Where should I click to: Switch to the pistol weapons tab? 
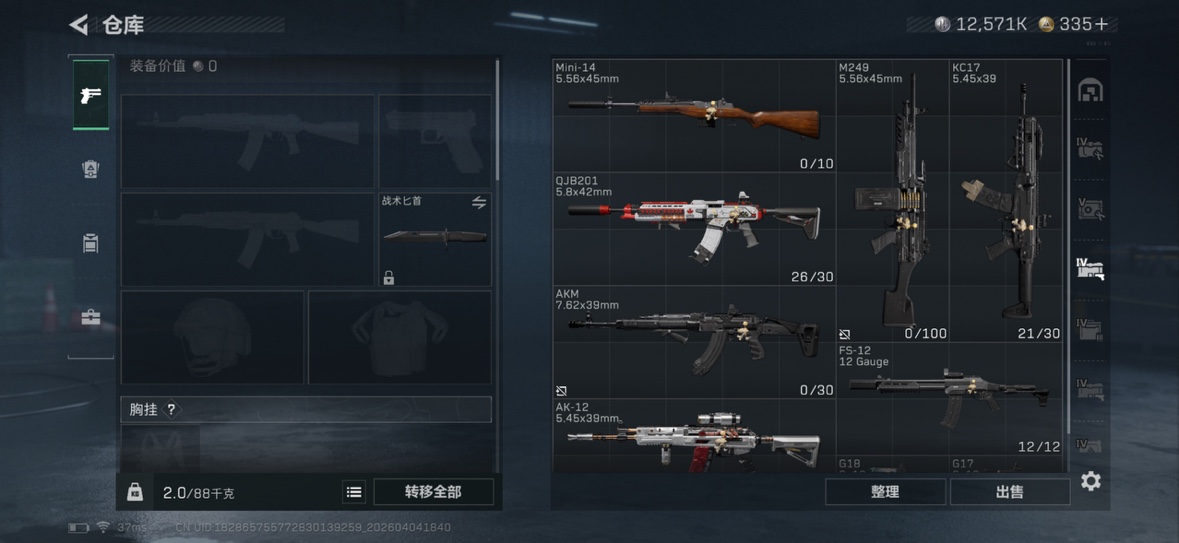click(x=91, y=95)
